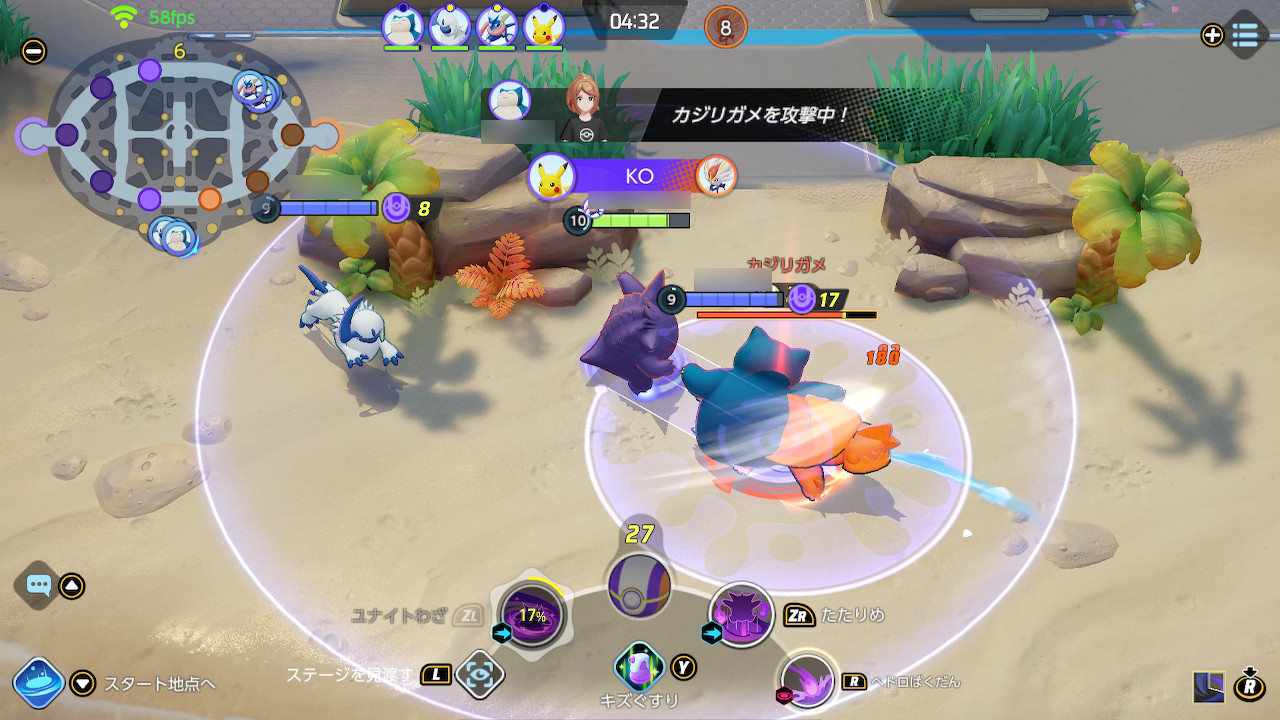
Task: Open the quick chat speech bubble
Action: pos(39,586)
